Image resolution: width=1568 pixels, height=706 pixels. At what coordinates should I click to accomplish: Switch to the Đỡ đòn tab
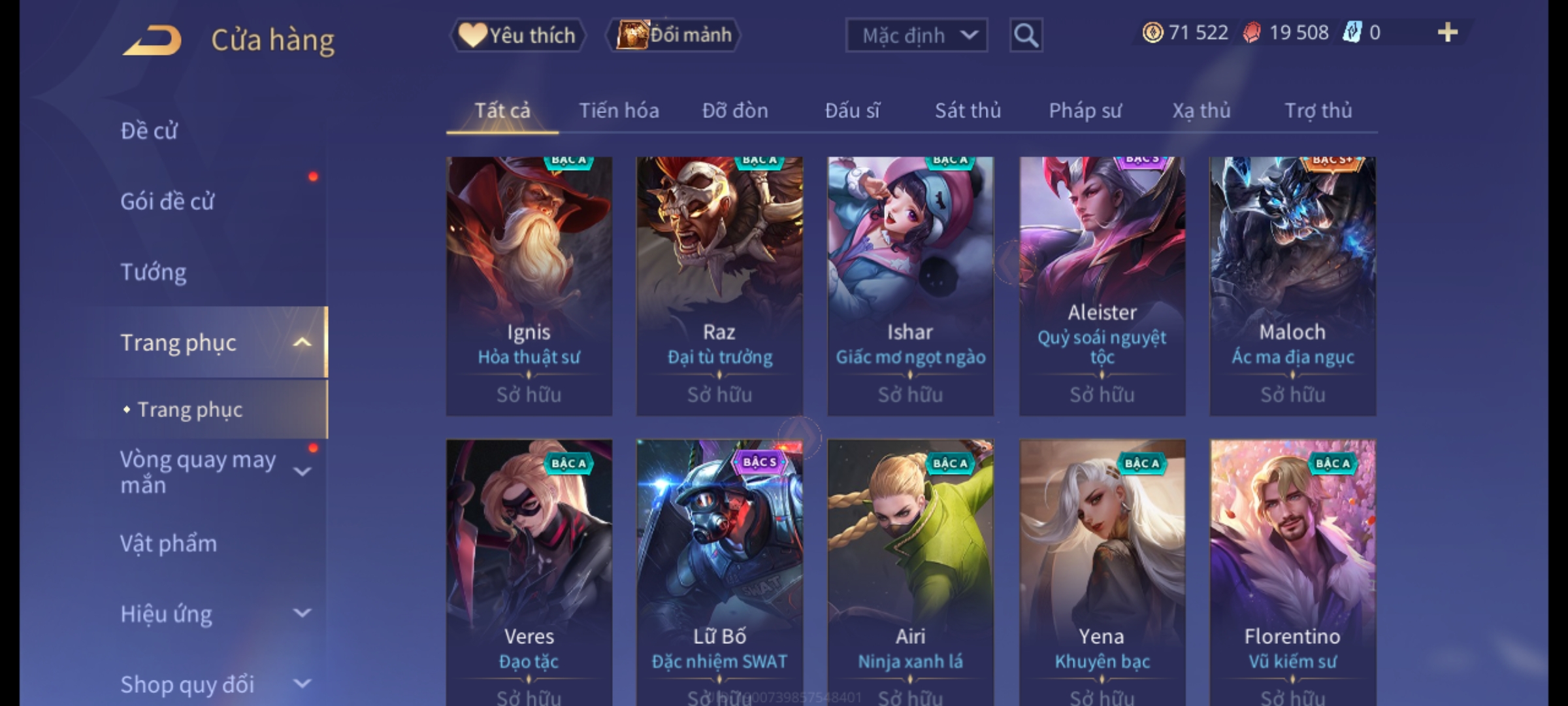click(x=735, y=110)
